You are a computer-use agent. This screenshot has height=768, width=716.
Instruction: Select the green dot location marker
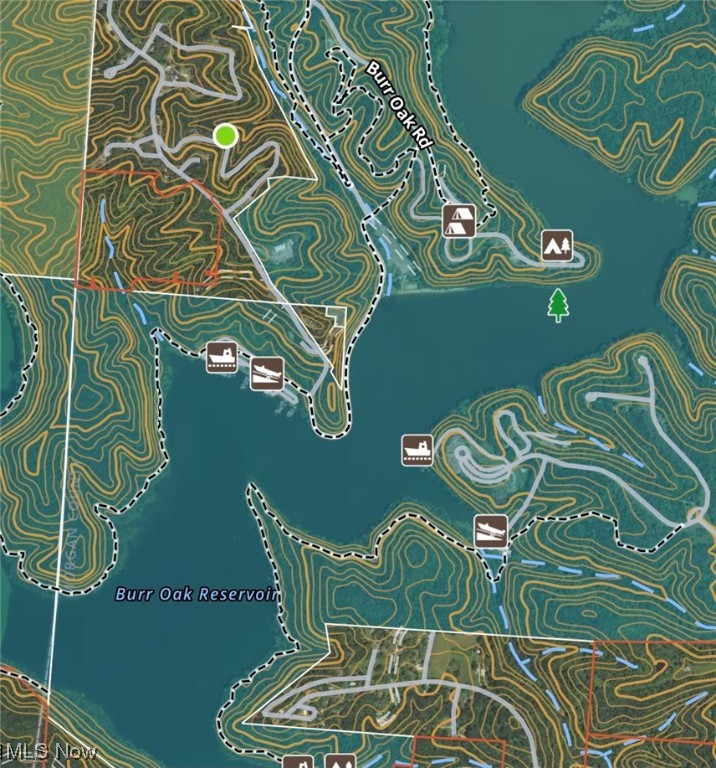(226, 135)
